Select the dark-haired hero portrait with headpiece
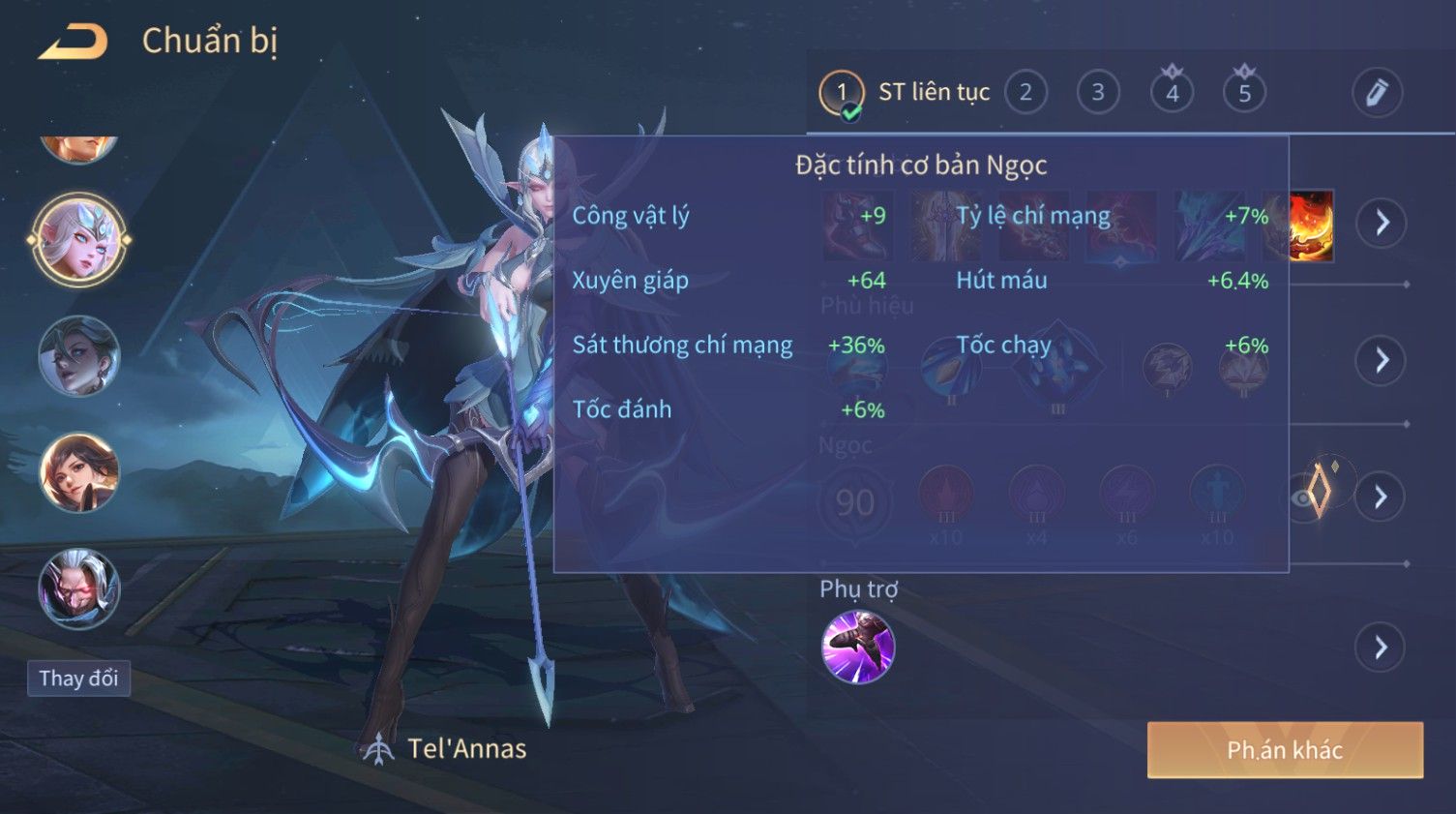Viewport: 1456px width, 814px height. 79,356
